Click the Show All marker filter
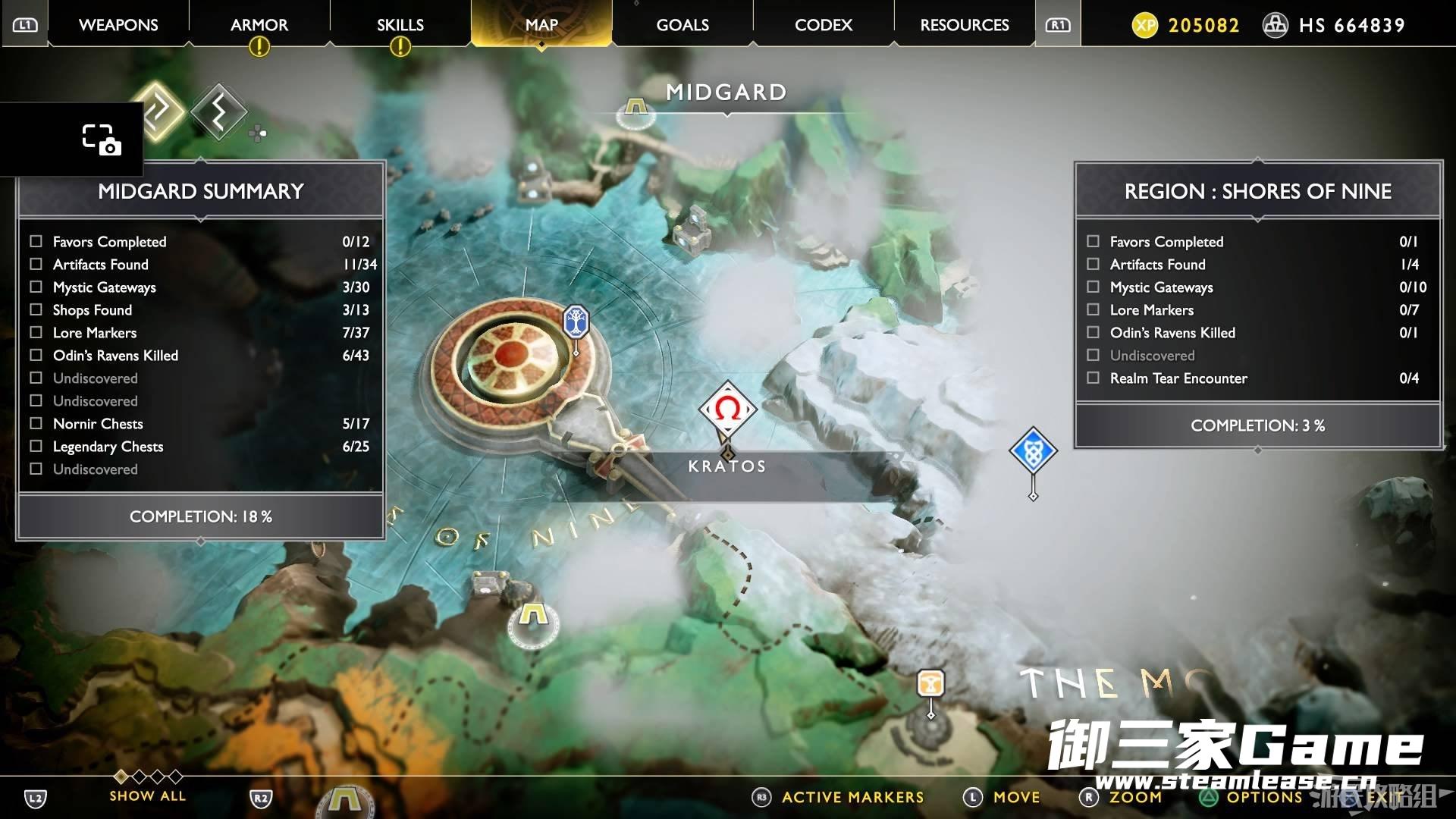 click(147, 795)
